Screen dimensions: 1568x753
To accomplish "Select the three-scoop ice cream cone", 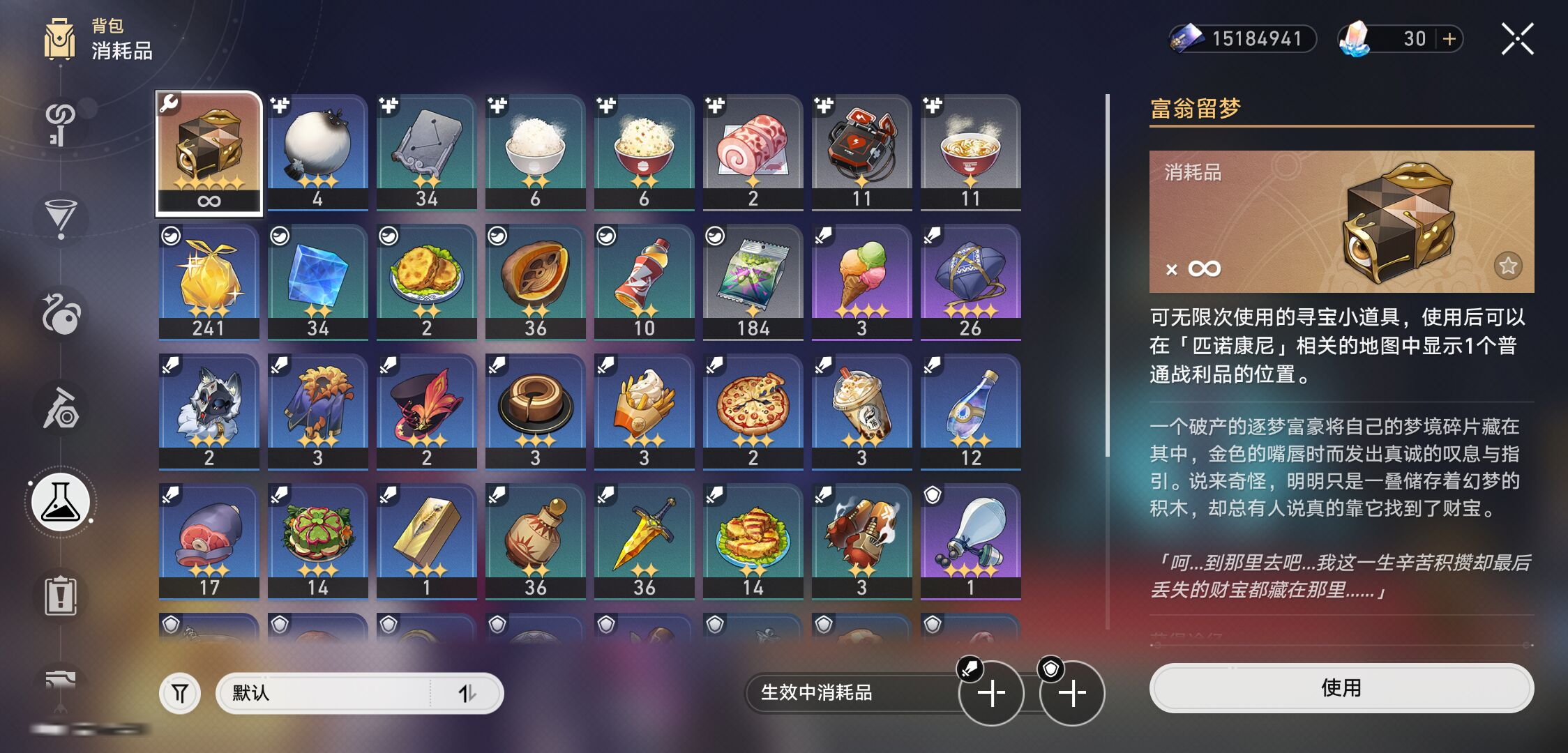I will click(x=861, y=282).
